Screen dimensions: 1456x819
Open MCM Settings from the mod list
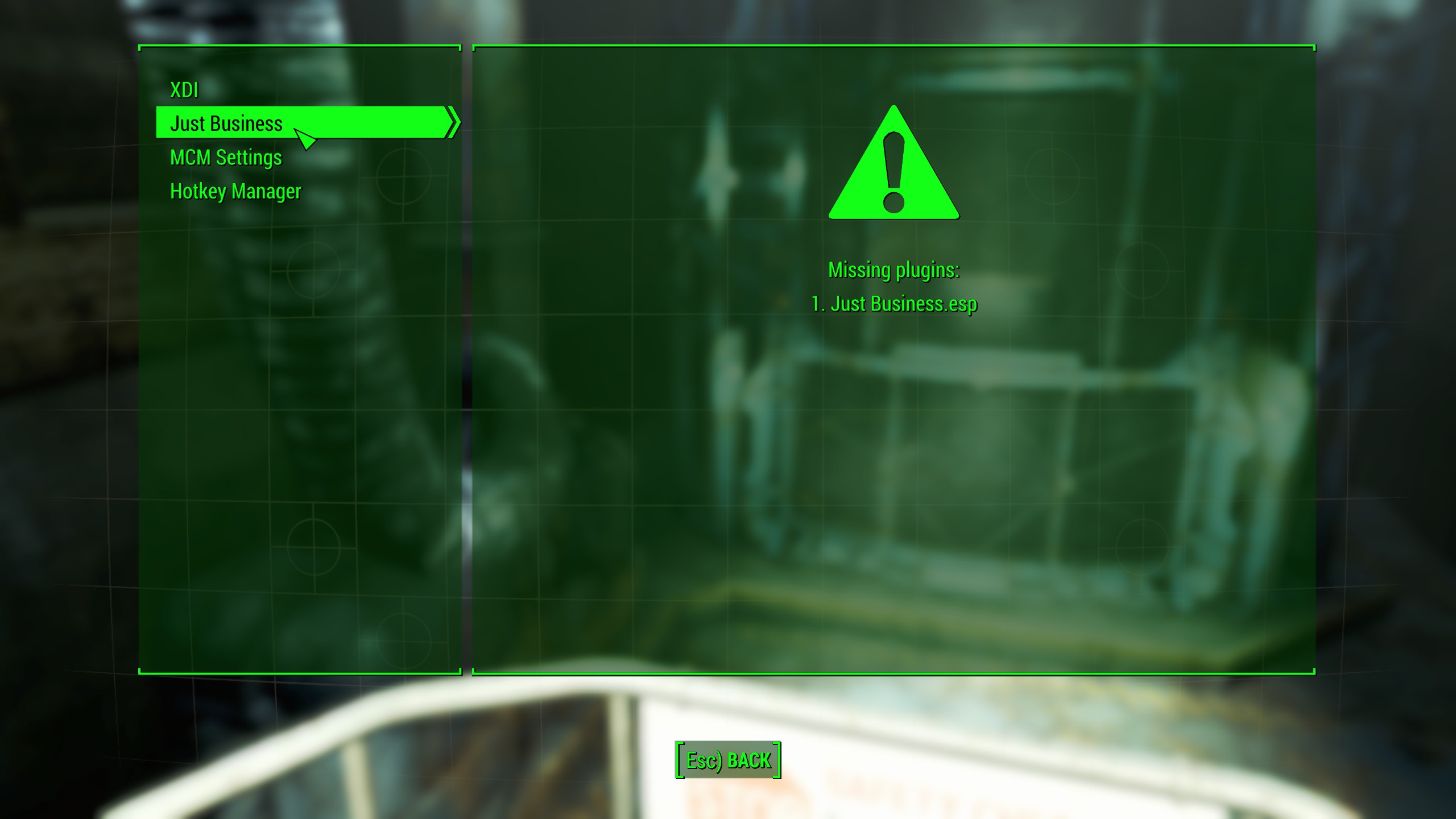click(x=225, y=158)
